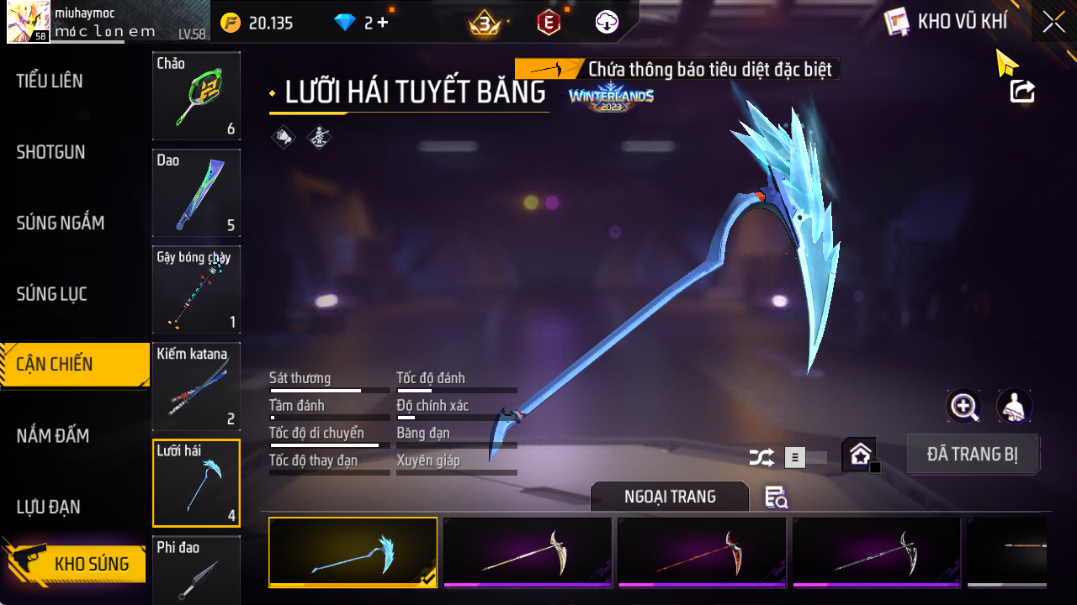Viewport: 1077px width, 605px height.
Task: Click the Đã Trang Bị equipped button
Action: (x=972, y=454)
